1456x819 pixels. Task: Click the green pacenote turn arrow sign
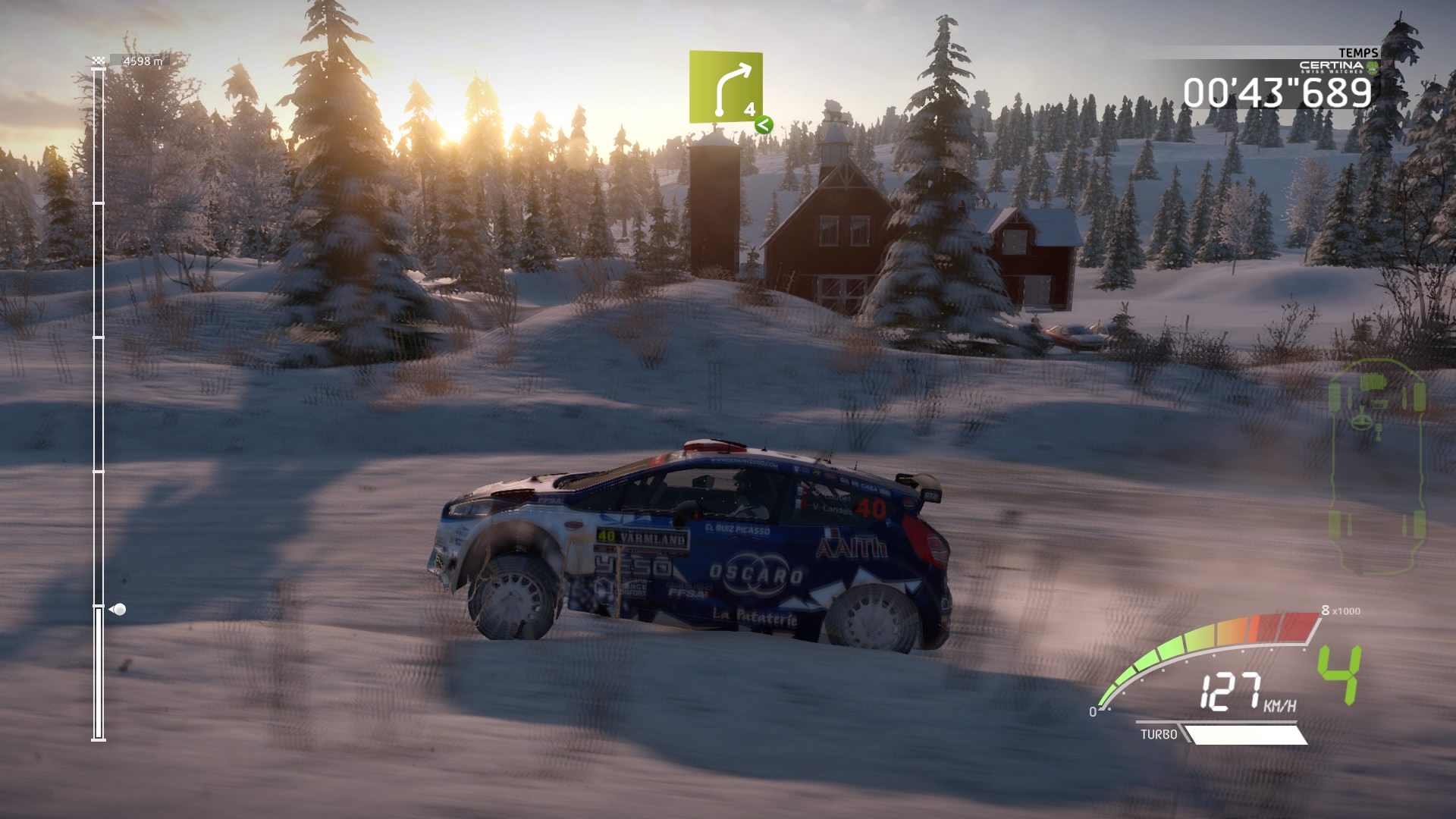tap(726, 87)
